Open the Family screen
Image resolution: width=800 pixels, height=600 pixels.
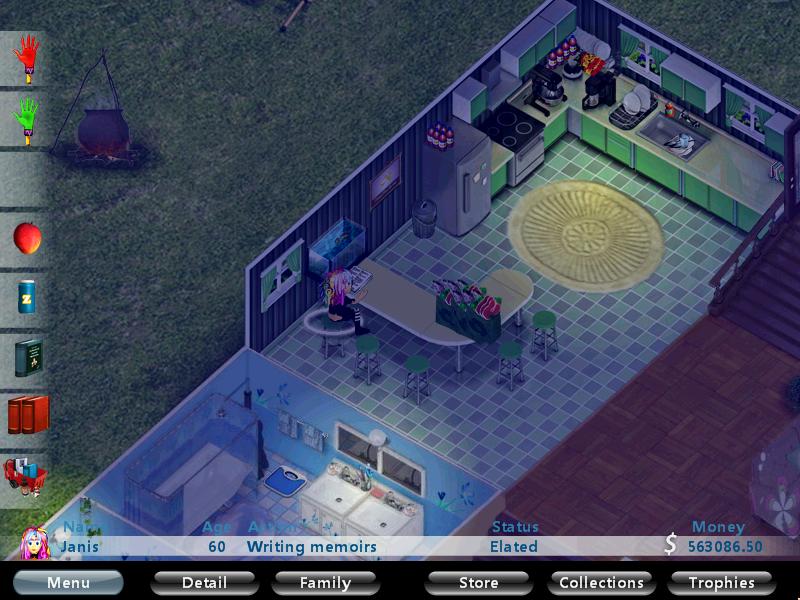coord(325,582)
